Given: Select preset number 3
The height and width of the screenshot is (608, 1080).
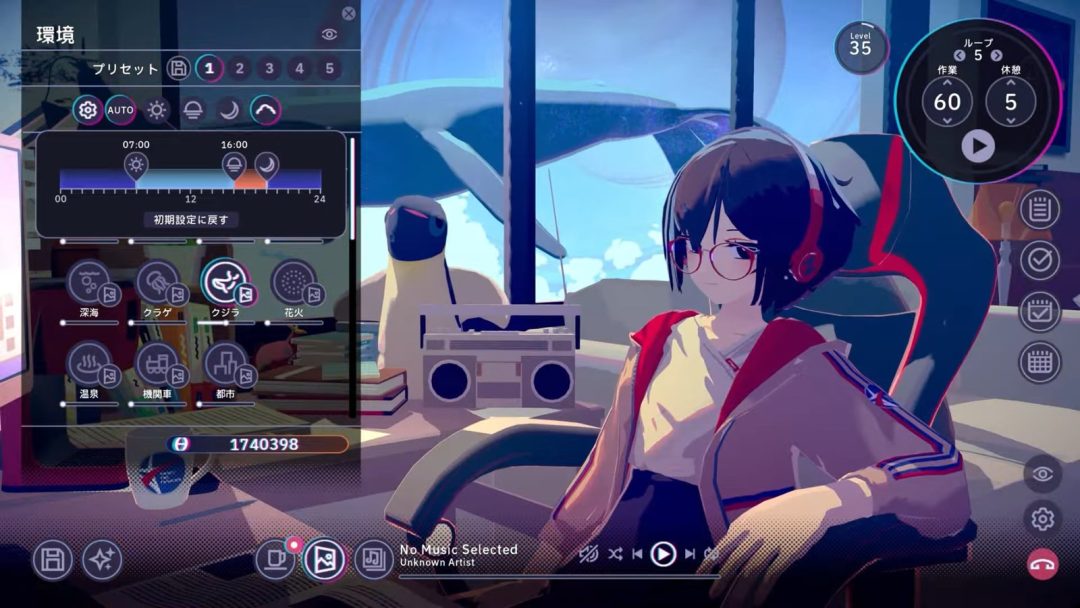Looking at the screenshot, I should click(x=269, y=68).
